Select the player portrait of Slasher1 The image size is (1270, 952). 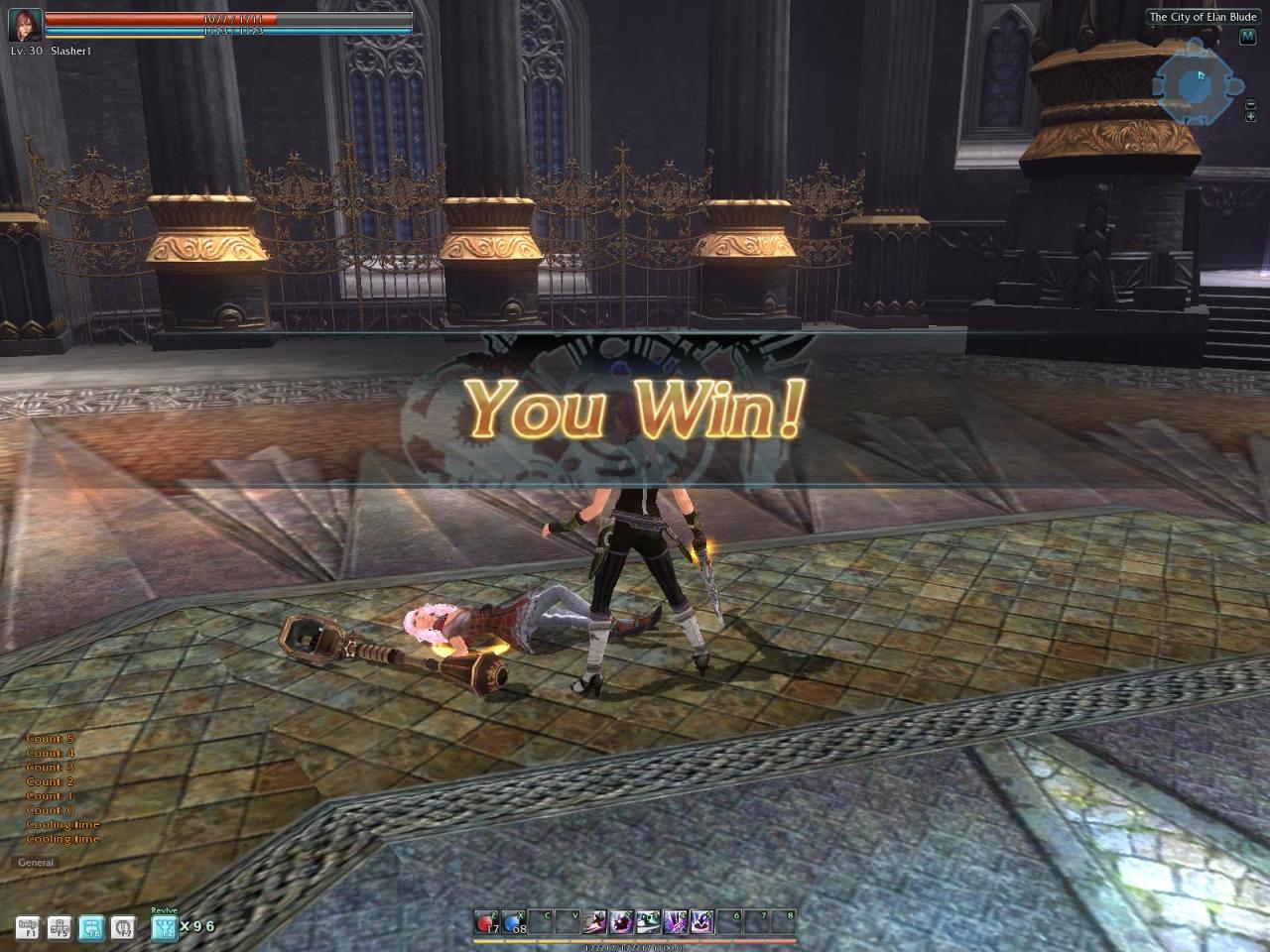[x=25, y=27]
